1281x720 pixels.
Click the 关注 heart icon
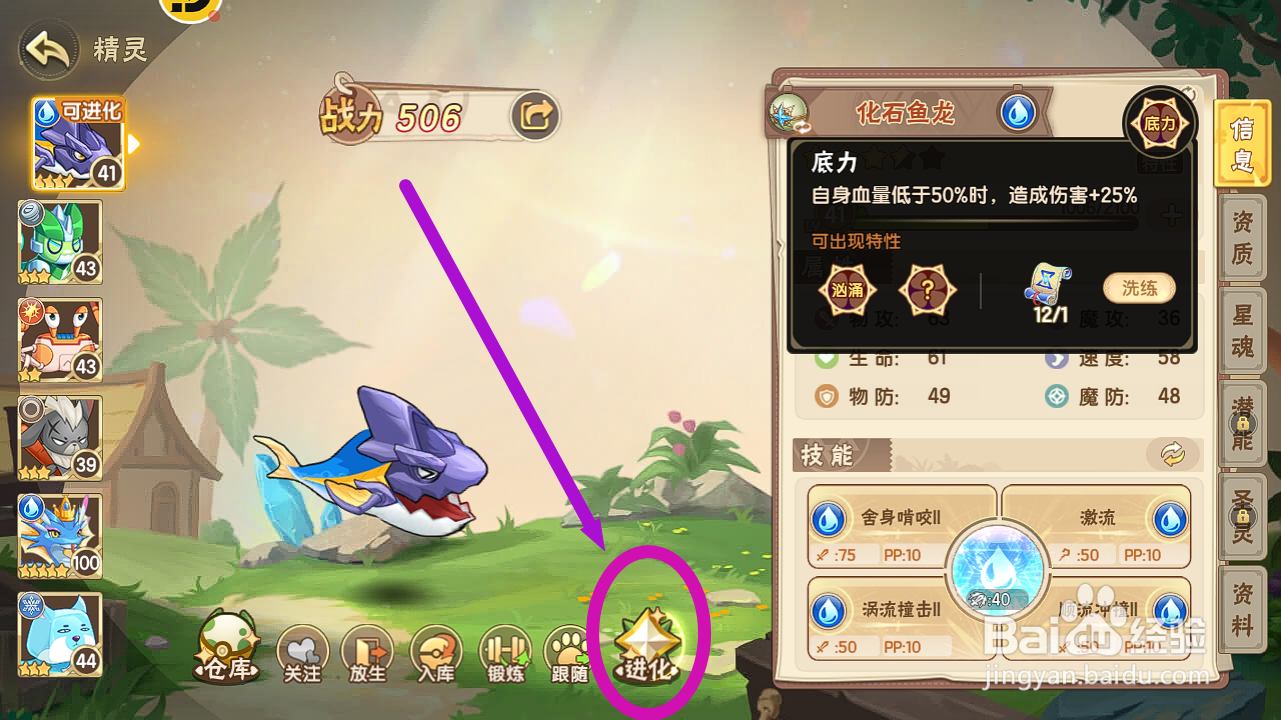[x=302, y=655]
